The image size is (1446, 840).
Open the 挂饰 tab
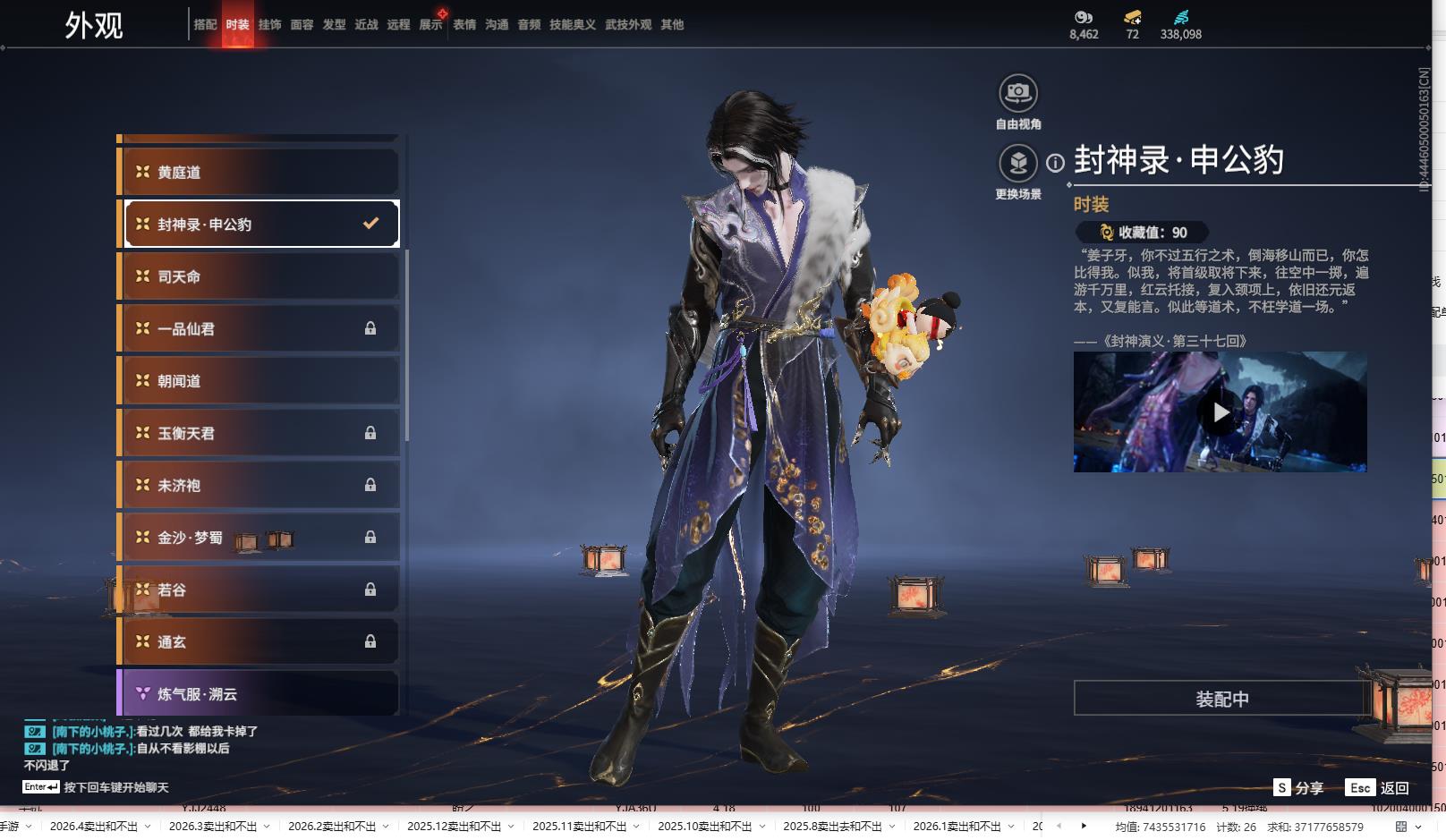click(269, 25)
